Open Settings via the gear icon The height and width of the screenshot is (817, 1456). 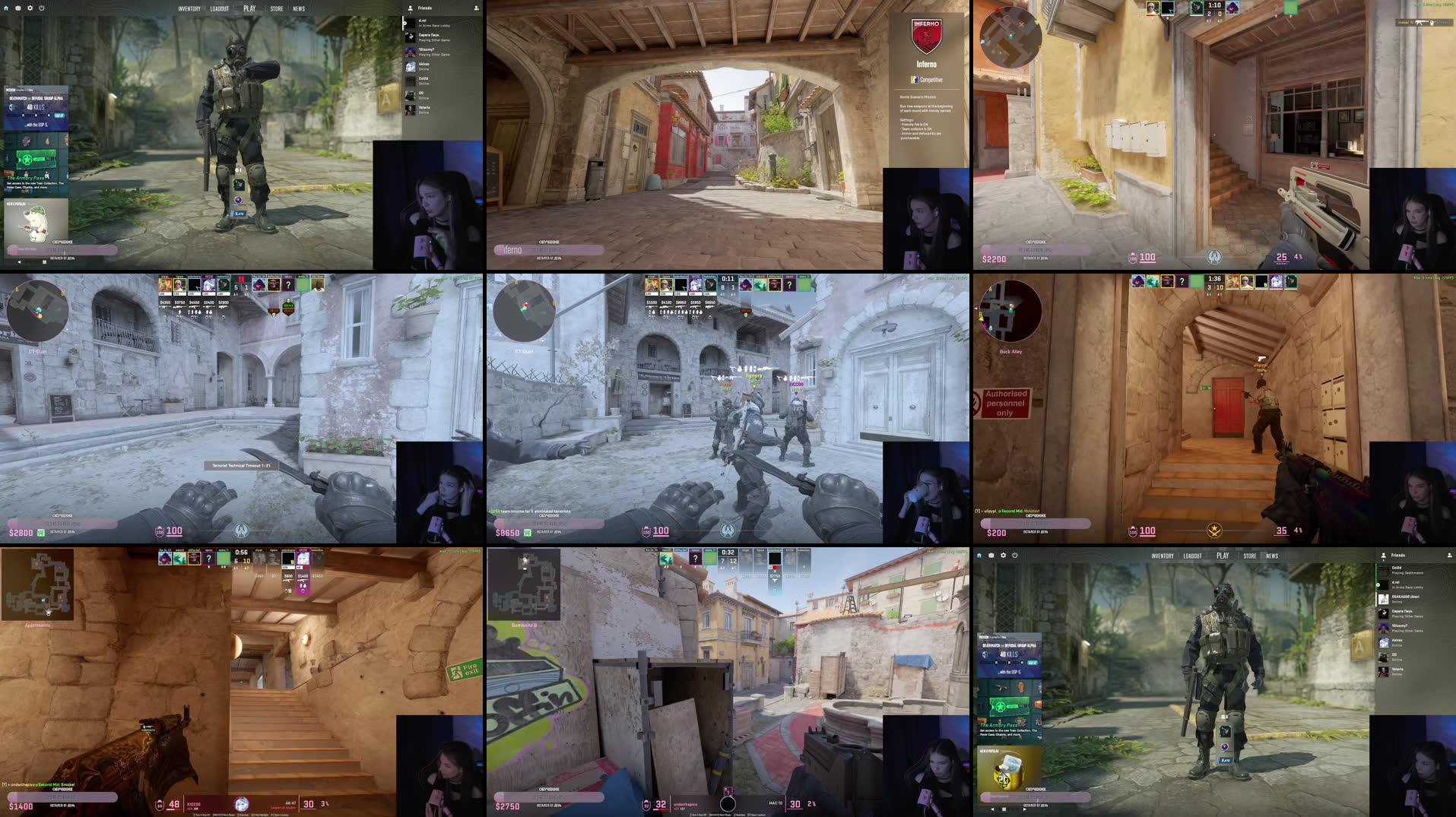tap(30, 8)
